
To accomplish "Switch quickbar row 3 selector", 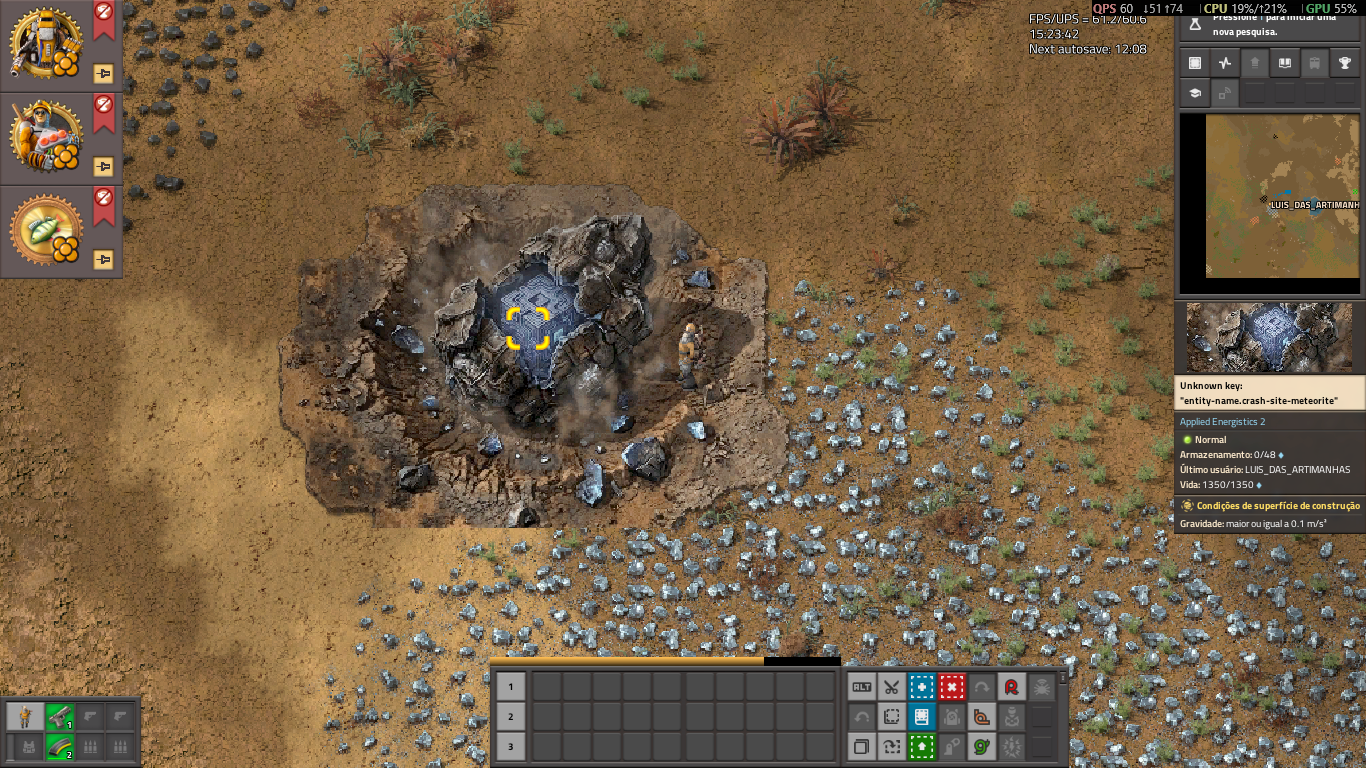I will pos(511,746).
